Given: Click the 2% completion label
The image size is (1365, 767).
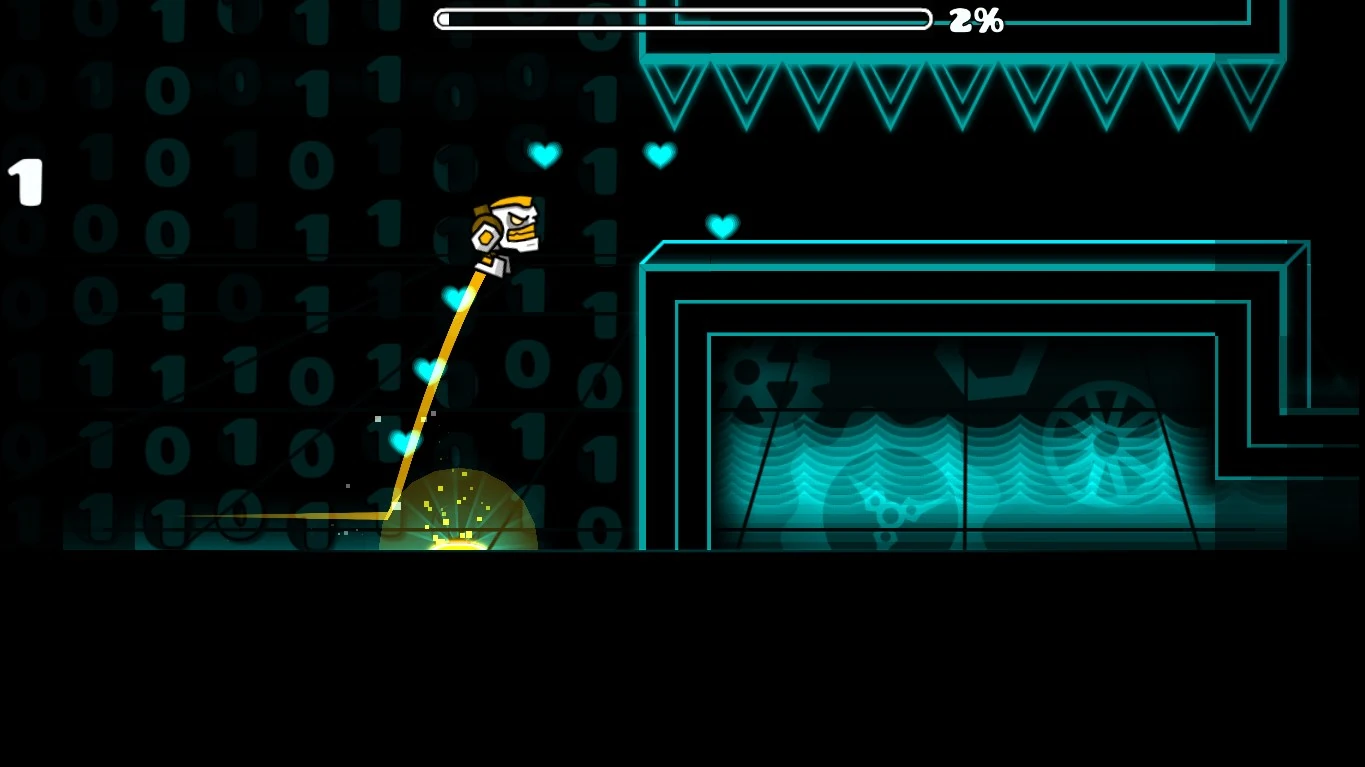Looking at the screenshot, I should (975, 19).
